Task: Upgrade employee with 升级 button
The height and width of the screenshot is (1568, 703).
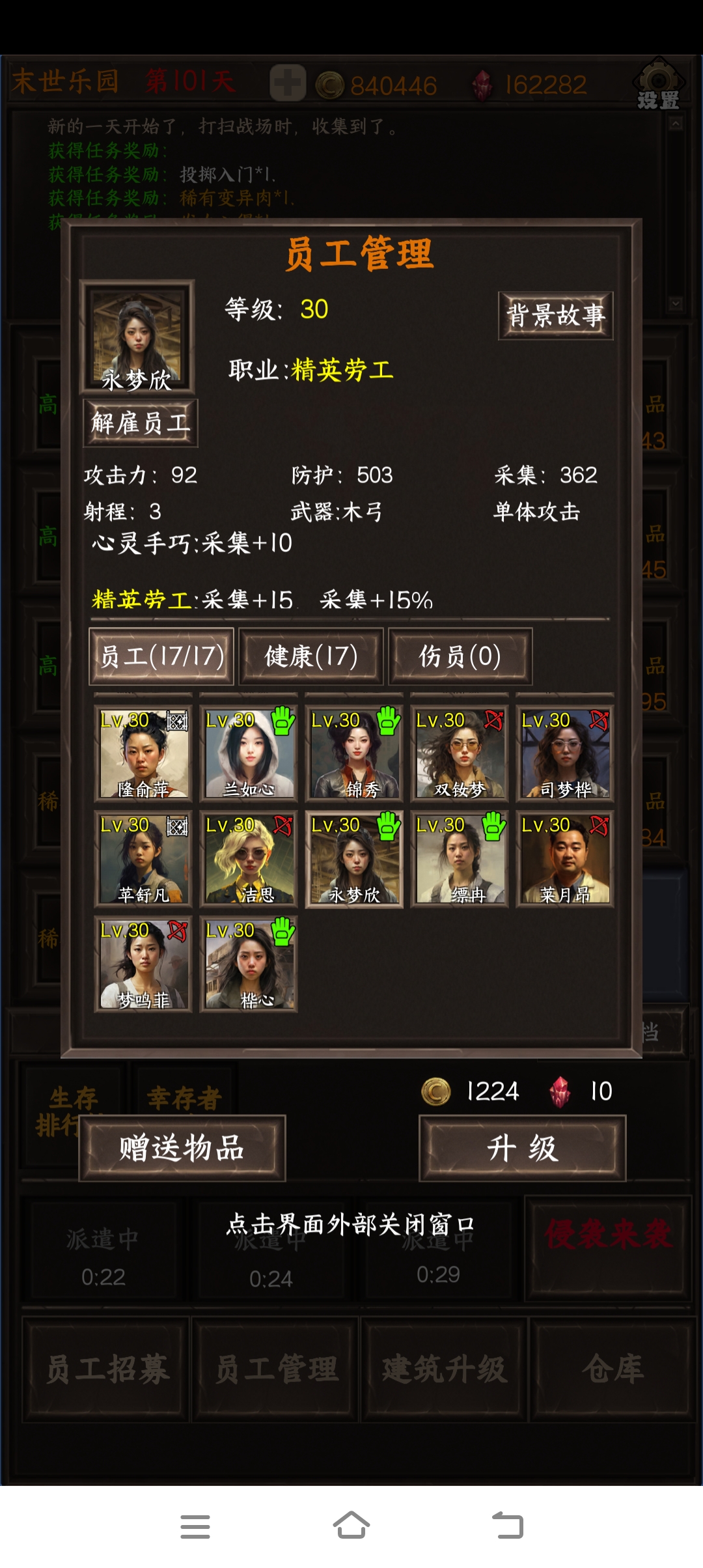Action: [522, 1148]
